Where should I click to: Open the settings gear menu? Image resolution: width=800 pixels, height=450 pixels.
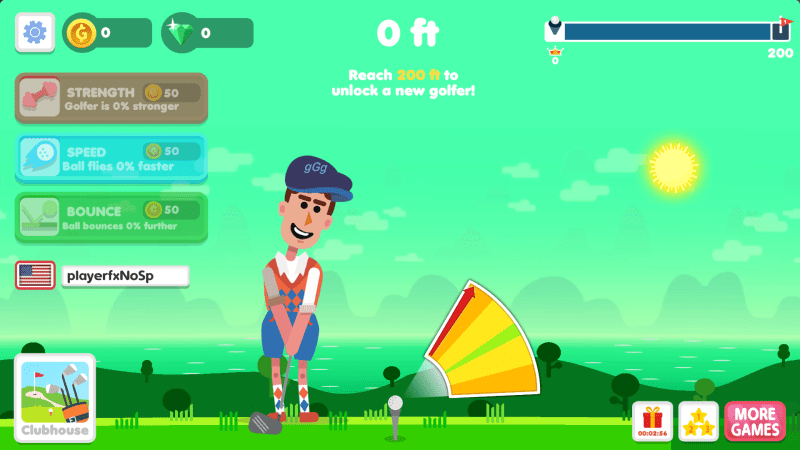pyautogui.click(x=34, y=32)
